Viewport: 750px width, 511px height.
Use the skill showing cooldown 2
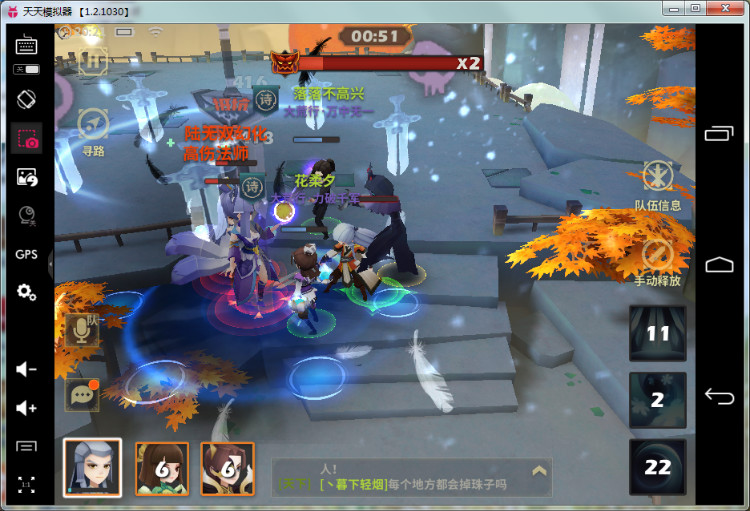[657, 400]
